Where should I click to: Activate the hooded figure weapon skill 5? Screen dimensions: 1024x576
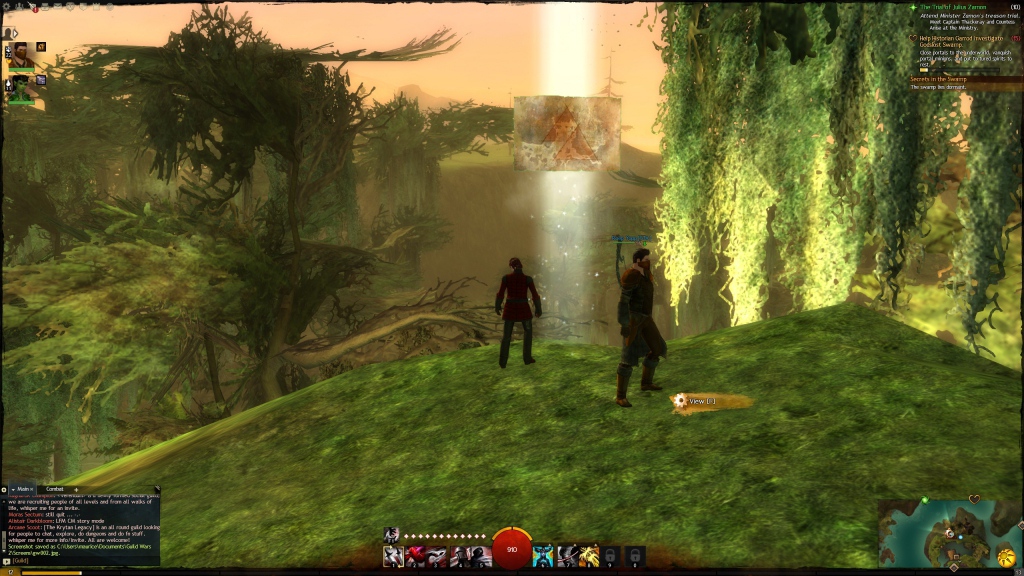[484, 556]
